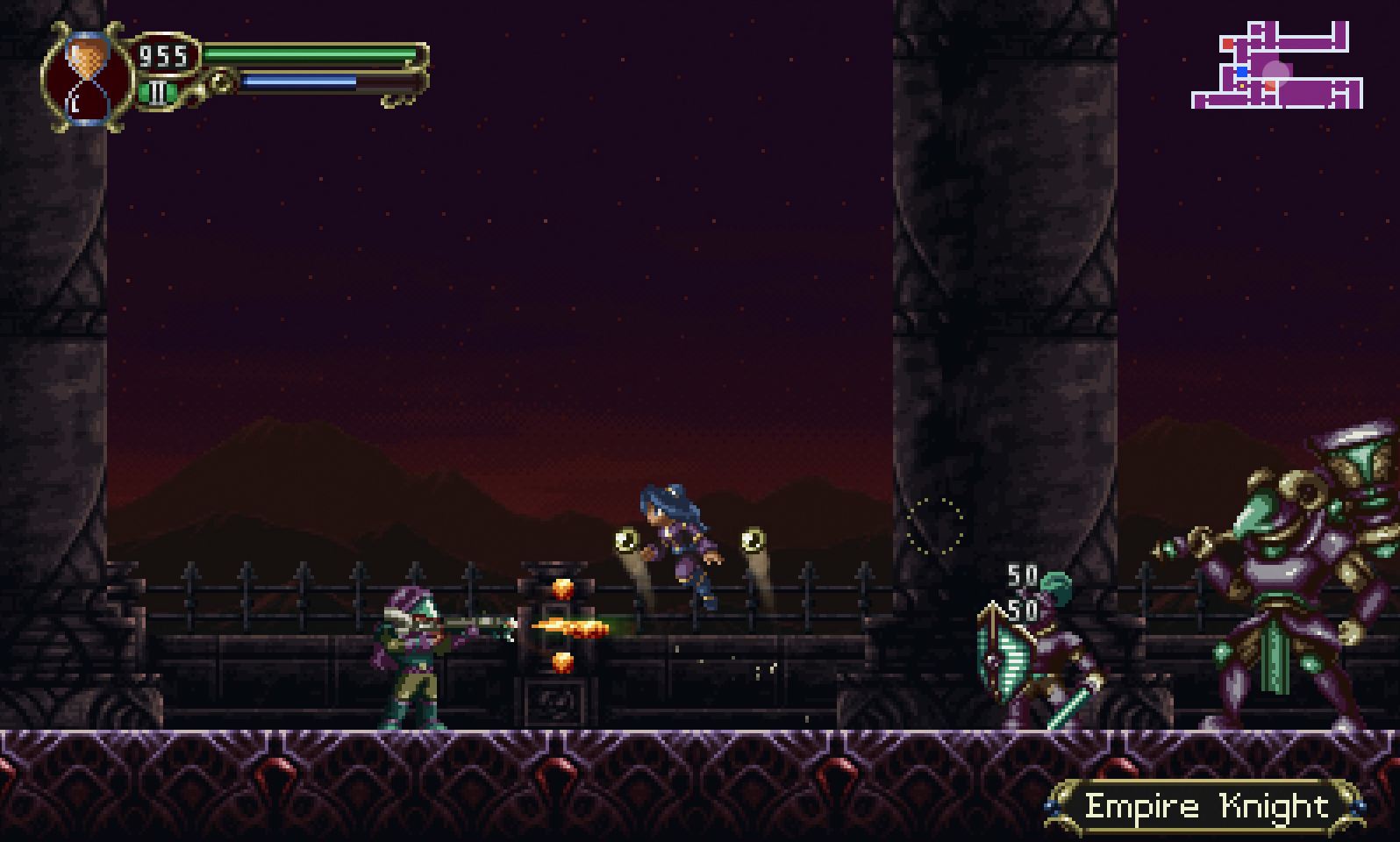Click the red save-room marker on the minimap
This screenshot has height=842, width=1400.
pyautogui.click(x=1228, y=44)
